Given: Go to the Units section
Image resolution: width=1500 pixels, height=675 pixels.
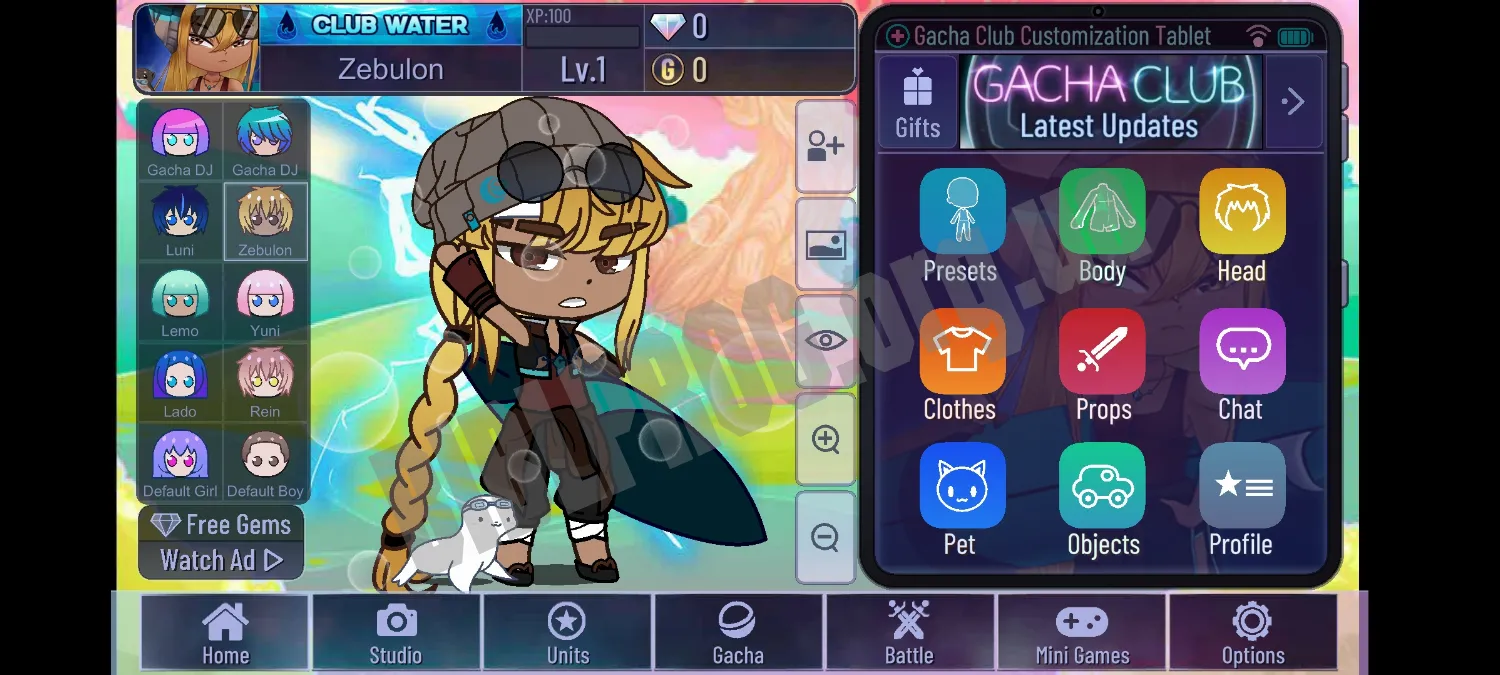Looking at the screenshot, I should click(567, 632).
